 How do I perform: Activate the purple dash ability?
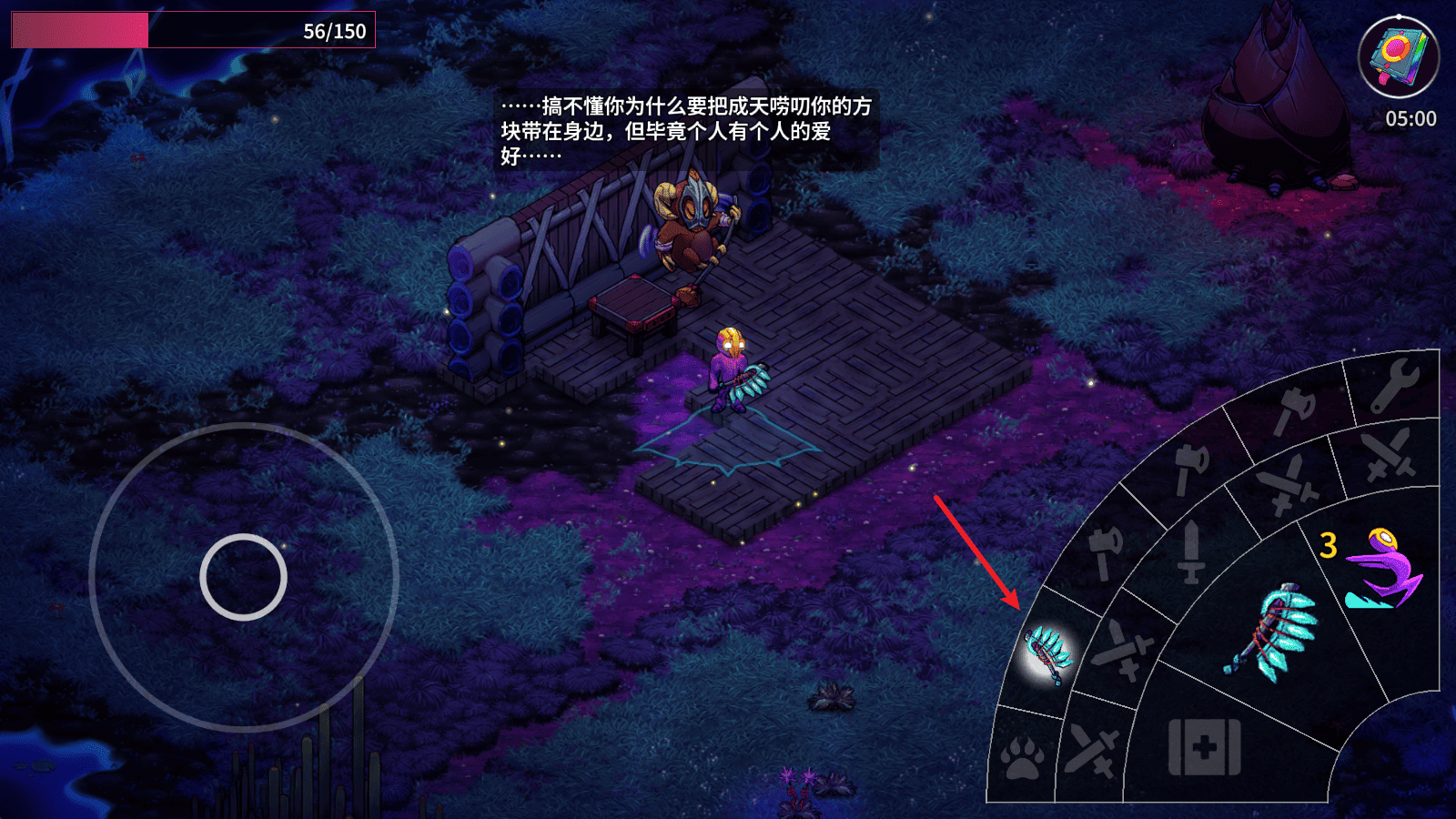(x=1383, y=570)
